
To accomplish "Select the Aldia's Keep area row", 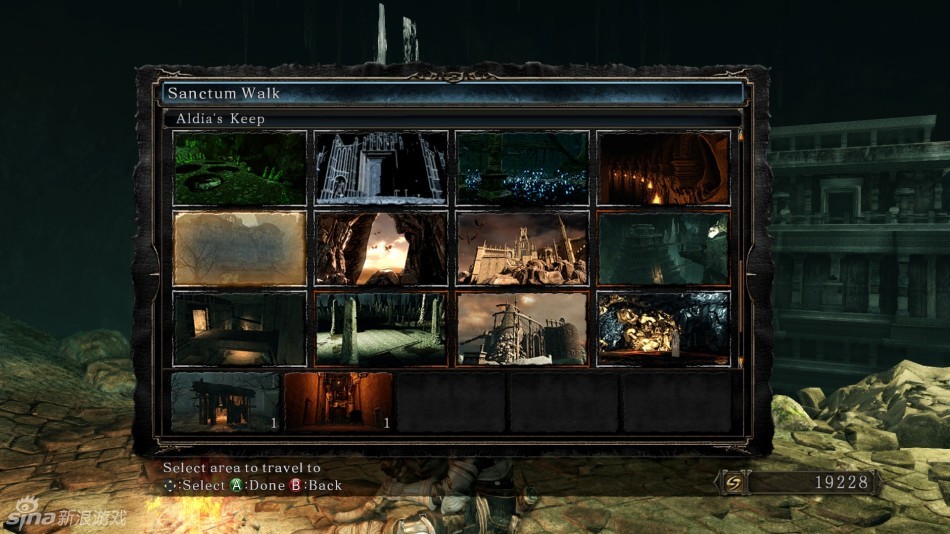I will [x=453, y=119].
